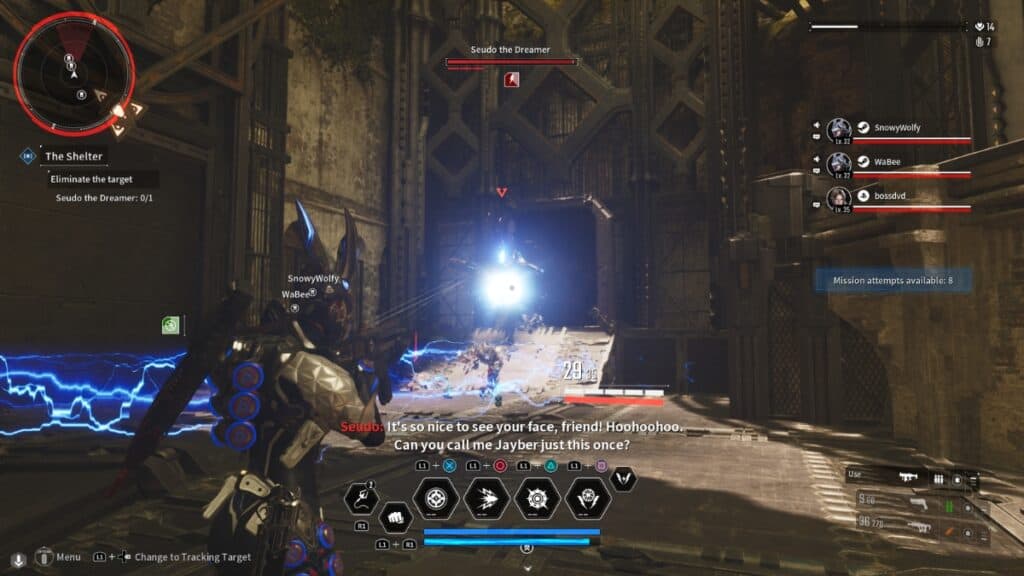Activate the spiked burst skill hexagon
Screen dimensions: 1024x576
click(x=537, y=497)
